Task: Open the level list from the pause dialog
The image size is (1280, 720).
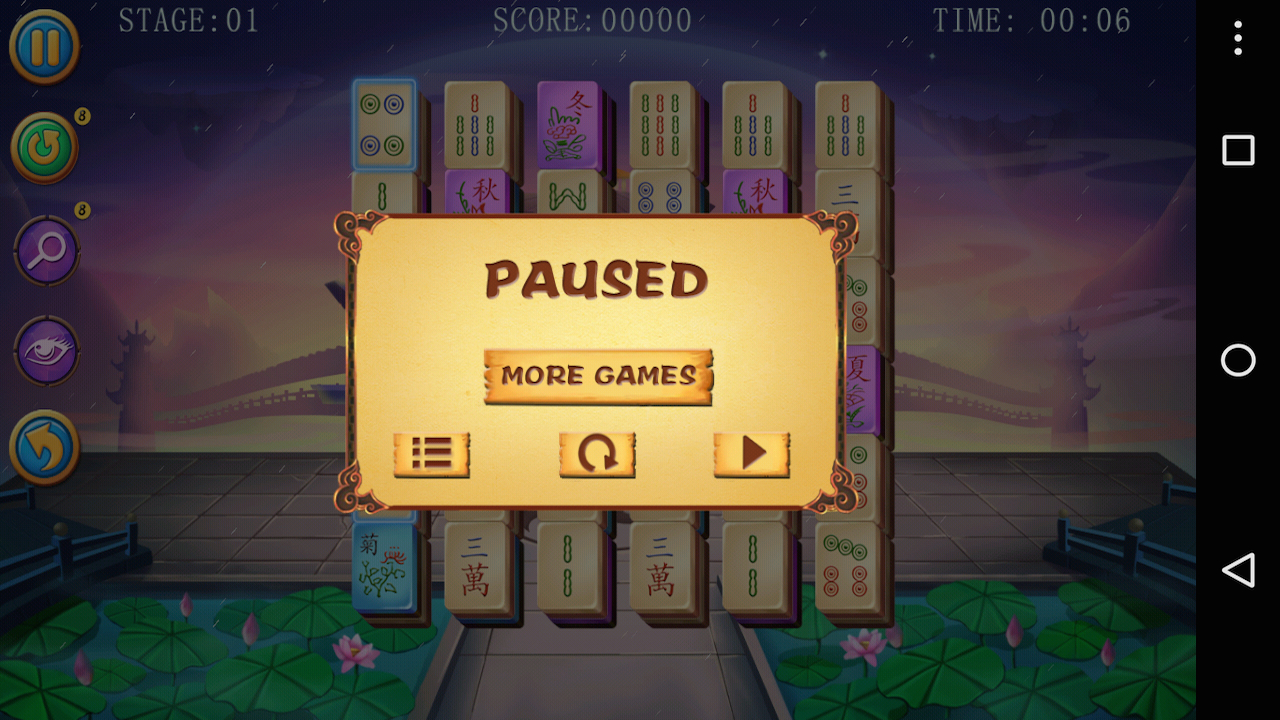Action: [x=432, y=454]
